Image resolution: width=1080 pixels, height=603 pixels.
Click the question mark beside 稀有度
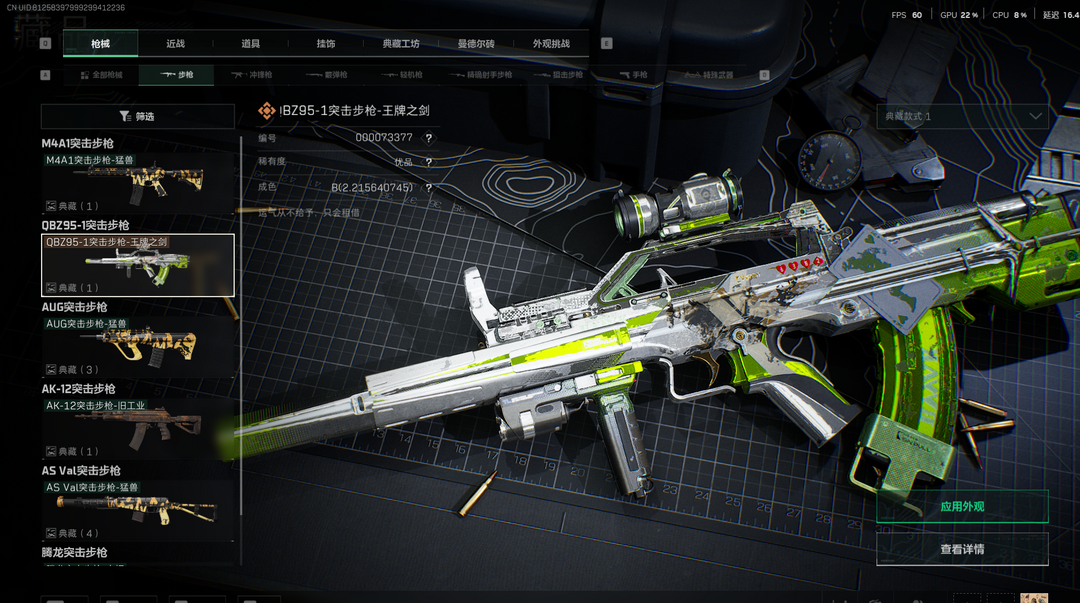(x=429, y=162)
